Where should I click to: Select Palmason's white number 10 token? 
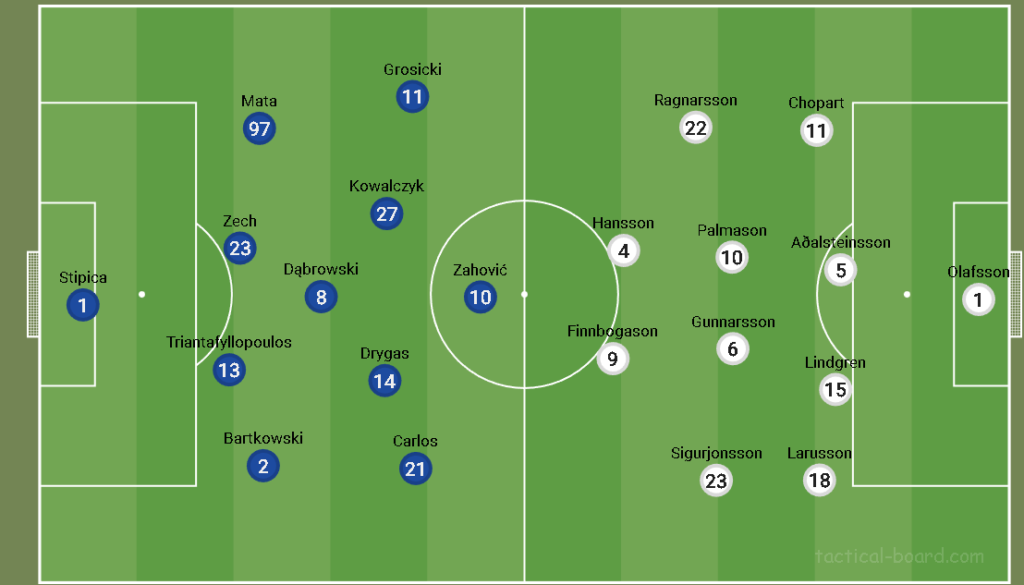click(x=732, y=258)
